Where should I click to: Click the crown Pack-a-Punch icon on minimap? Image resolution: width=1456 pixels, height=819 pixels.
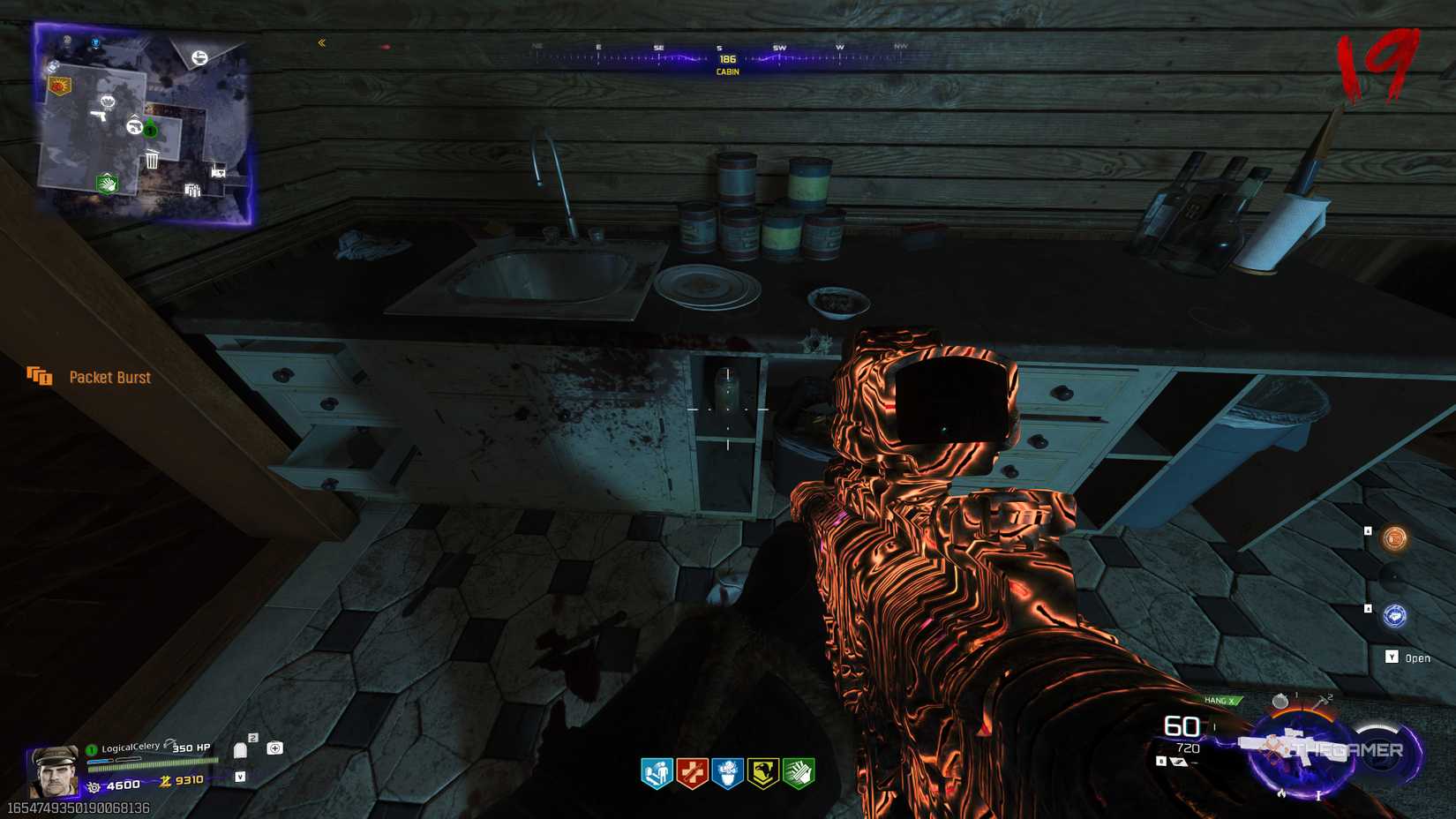click(108, 102)
